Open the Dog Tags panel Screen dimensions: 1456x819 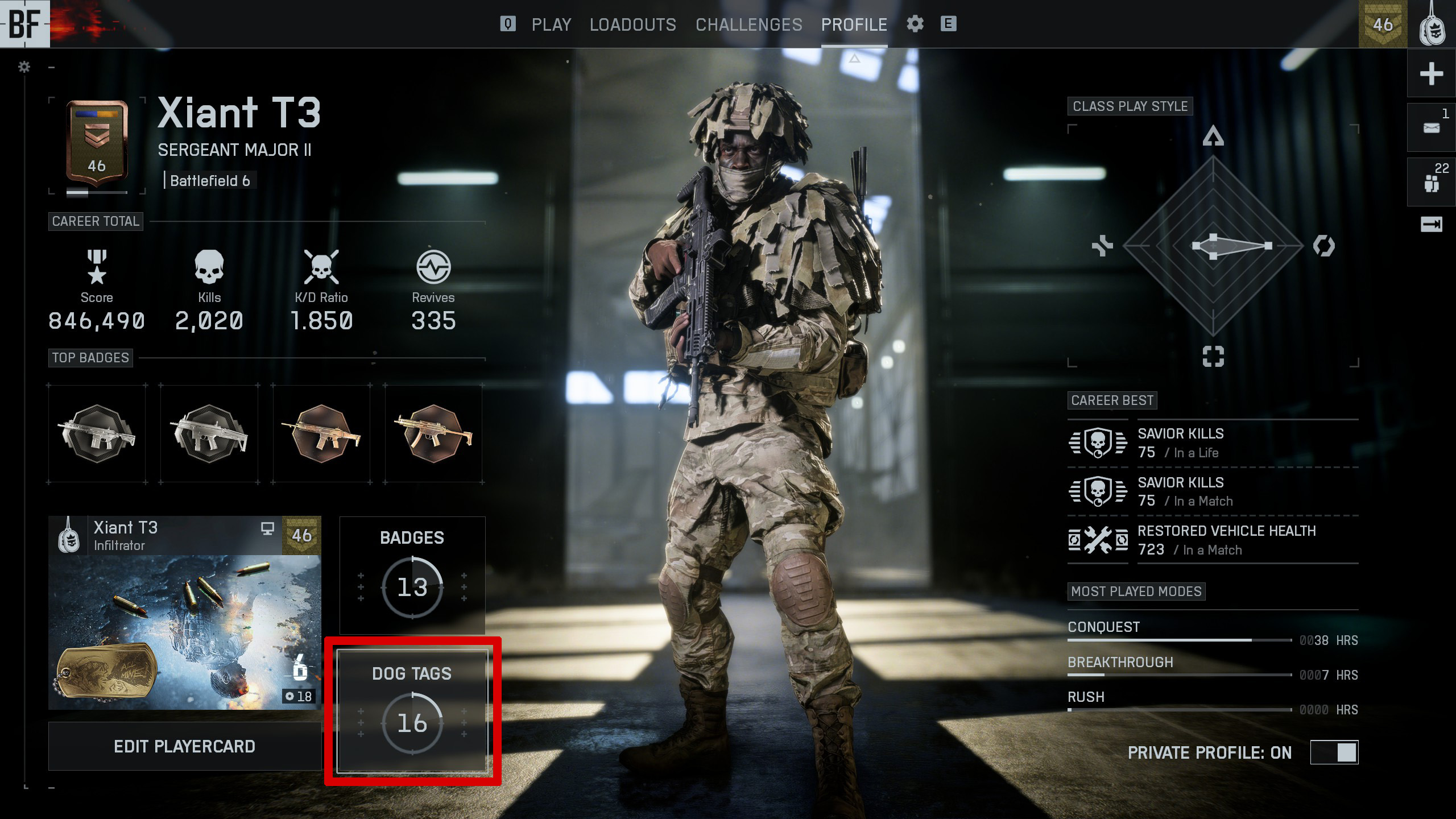point(412,712)
